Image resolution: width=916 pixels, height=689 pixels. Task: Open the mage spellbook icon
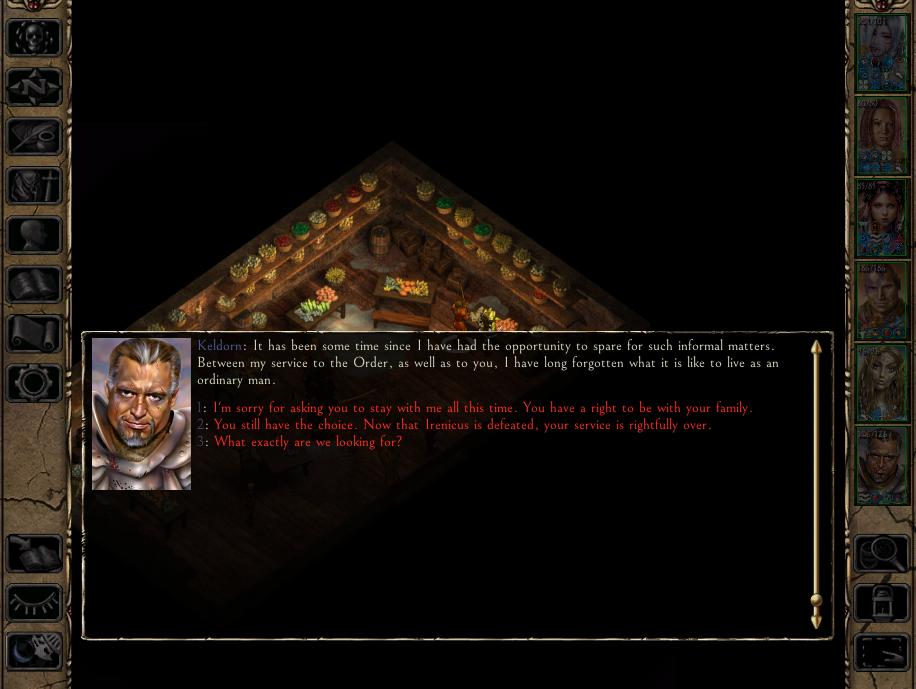click(35, 284)
